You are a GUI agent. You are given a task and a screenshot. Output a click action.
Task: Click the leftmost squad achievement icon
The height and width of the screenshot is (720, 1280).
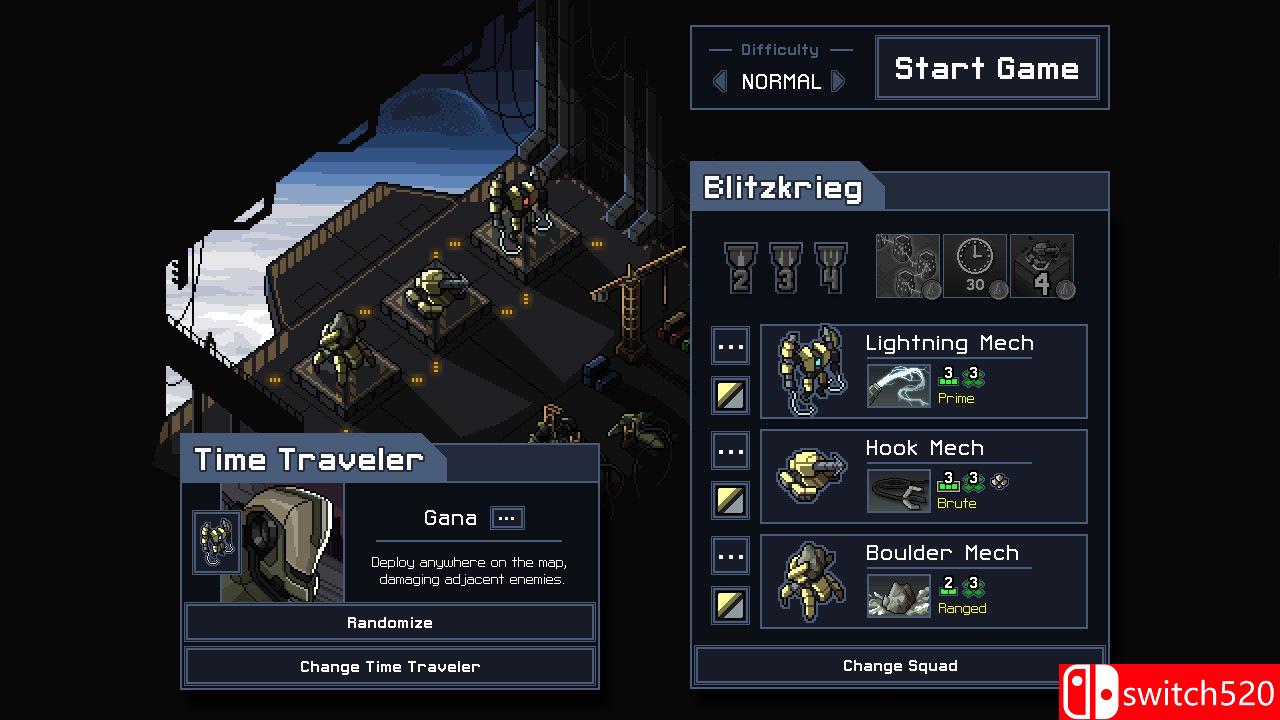907,264
